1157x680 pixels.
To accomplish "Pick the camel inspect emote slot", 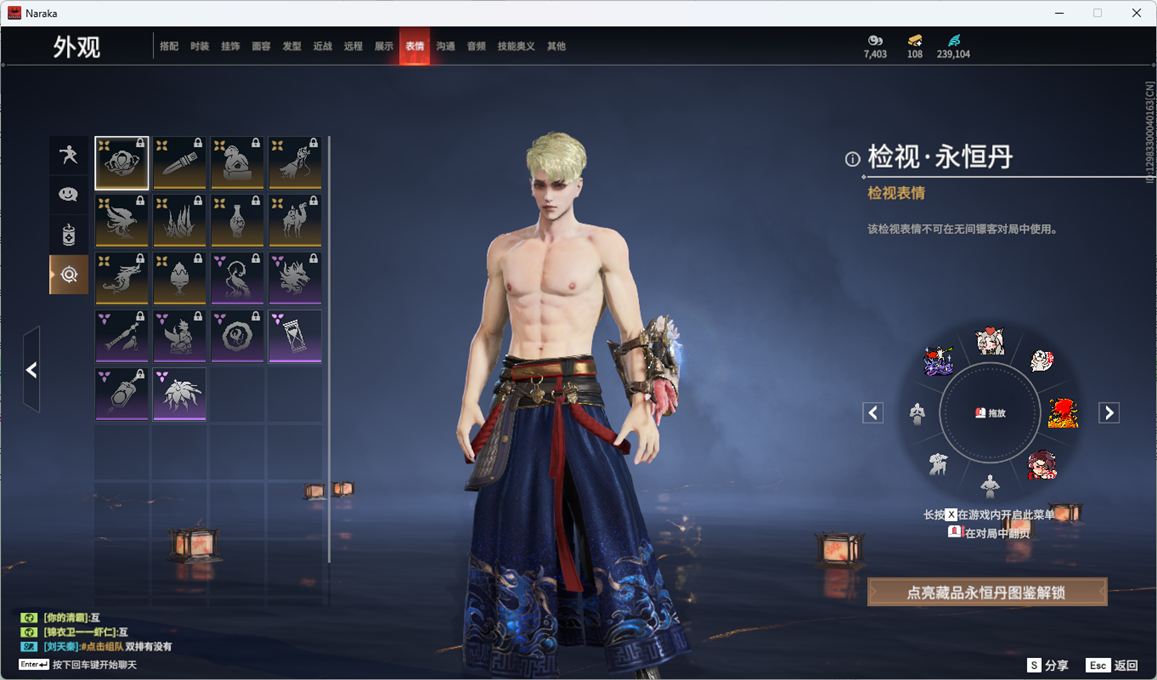I will pyautogui.click(x=295, y=220).
